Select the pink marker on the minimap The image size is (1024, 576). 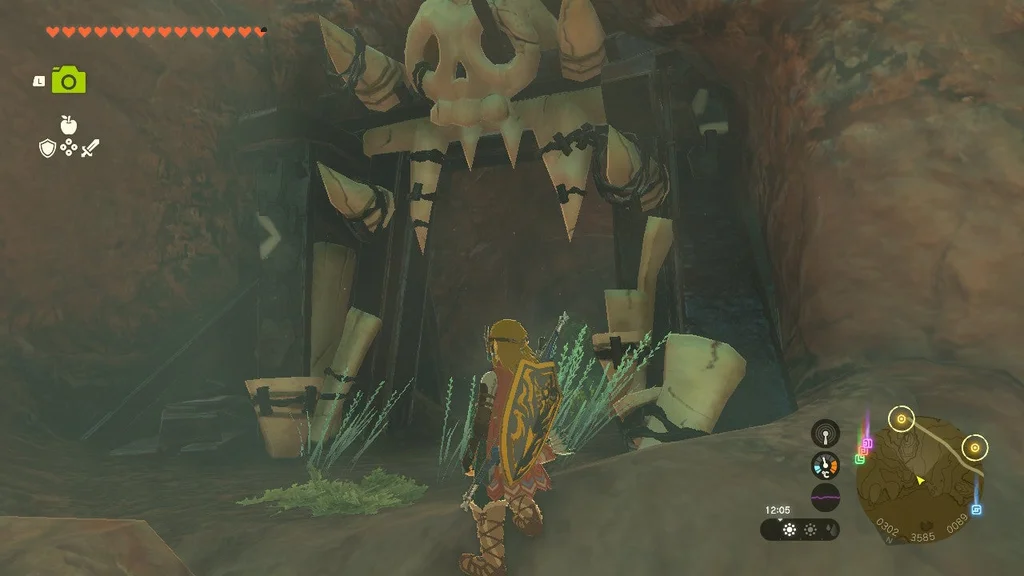(x=867, y=443)
